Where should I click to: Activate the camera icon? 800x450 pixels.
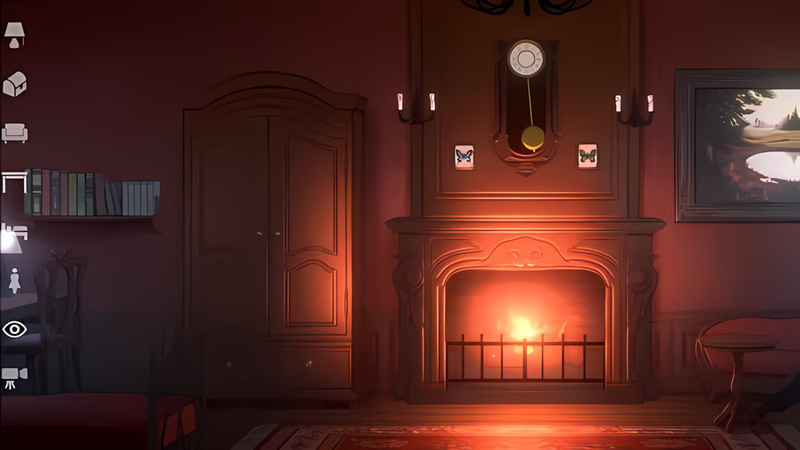(x=14, y=376)
